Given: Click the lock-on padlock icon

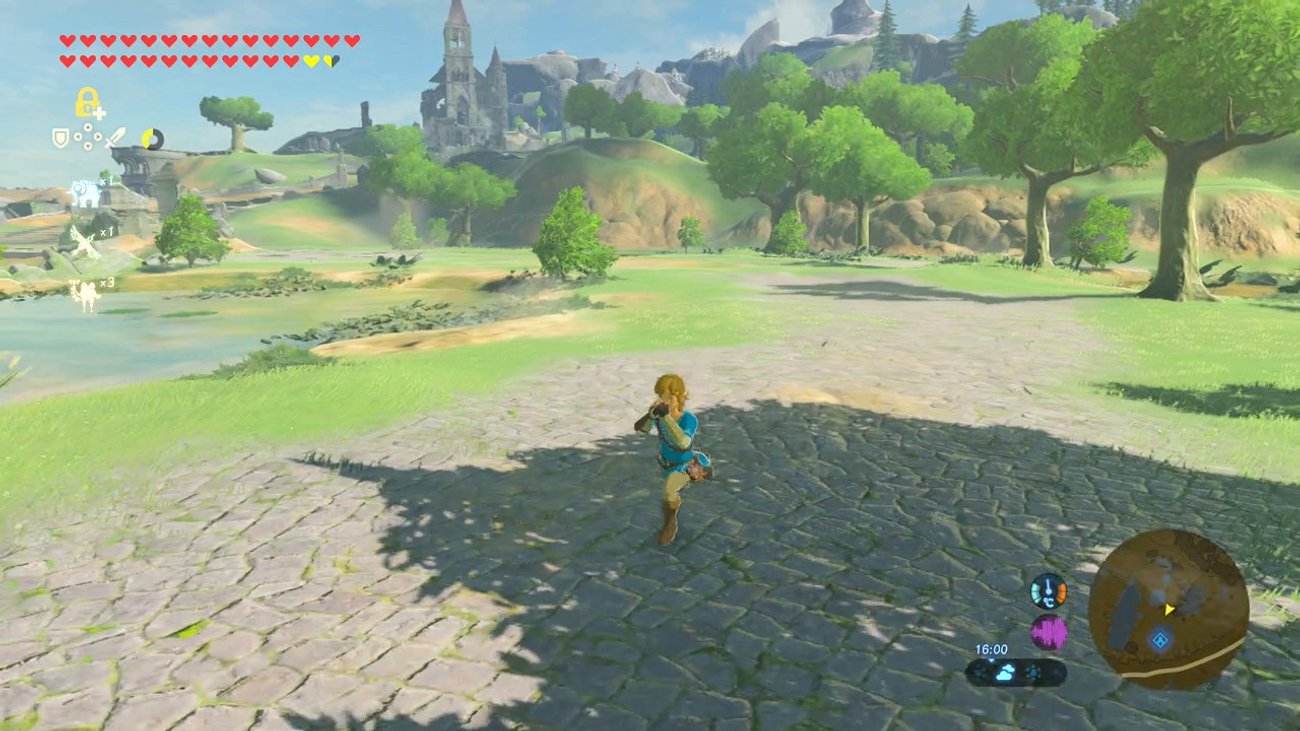Looking at the screenshot, I should 85,103.
